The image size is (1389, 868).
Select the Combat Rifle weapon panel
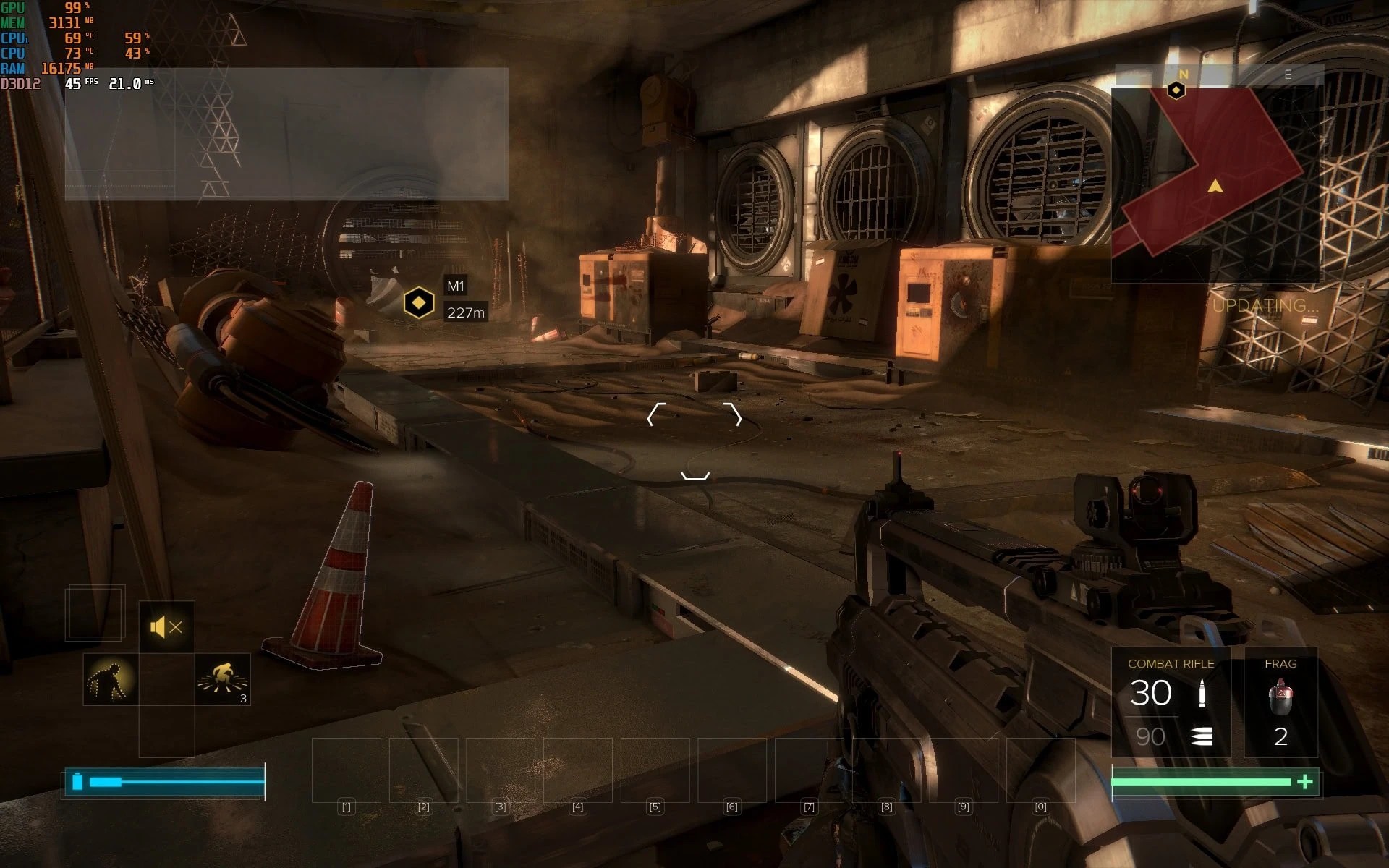click(1171, 703)
